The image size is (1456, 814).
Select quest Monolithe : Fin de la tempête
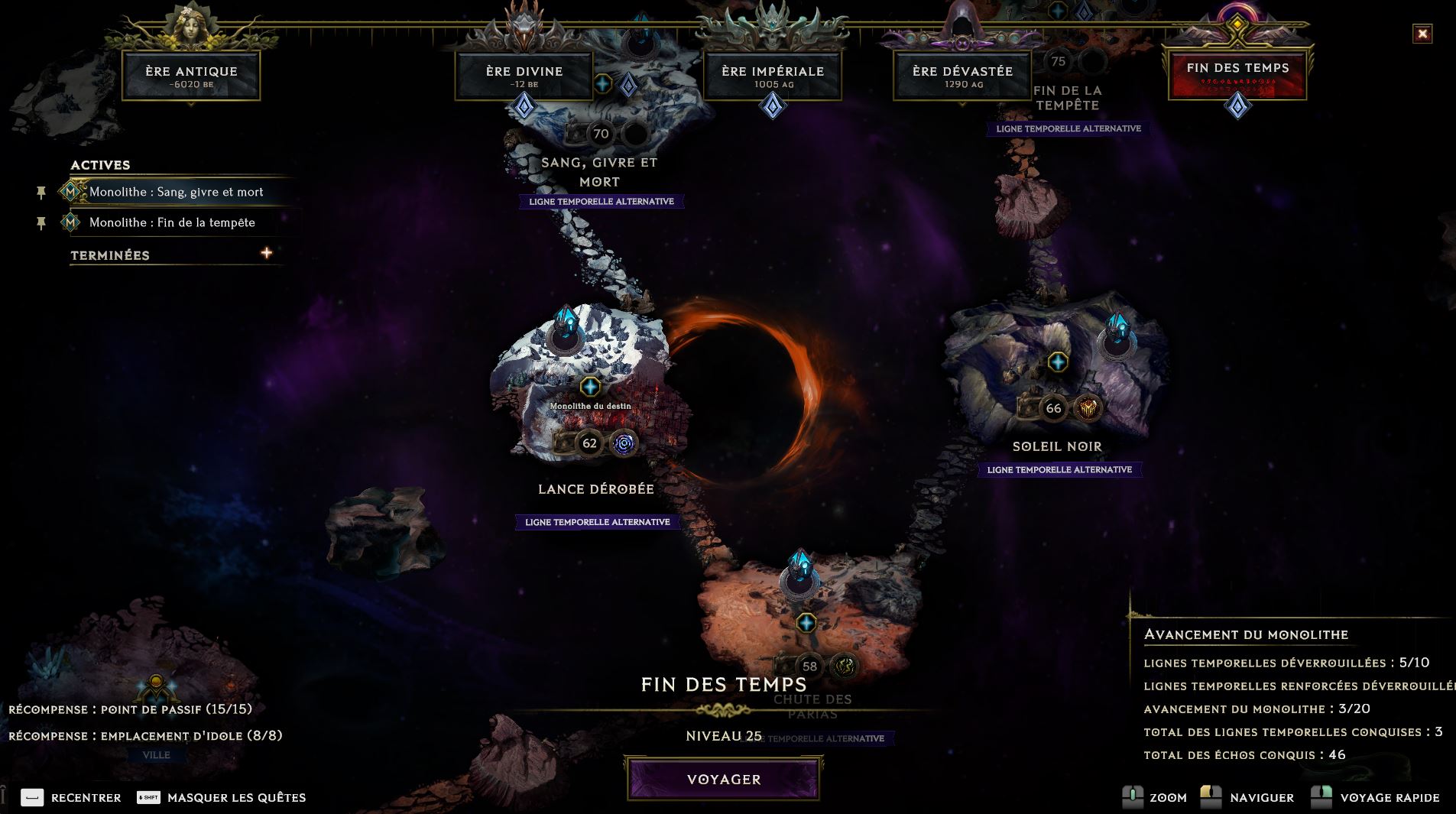point(172,222)
